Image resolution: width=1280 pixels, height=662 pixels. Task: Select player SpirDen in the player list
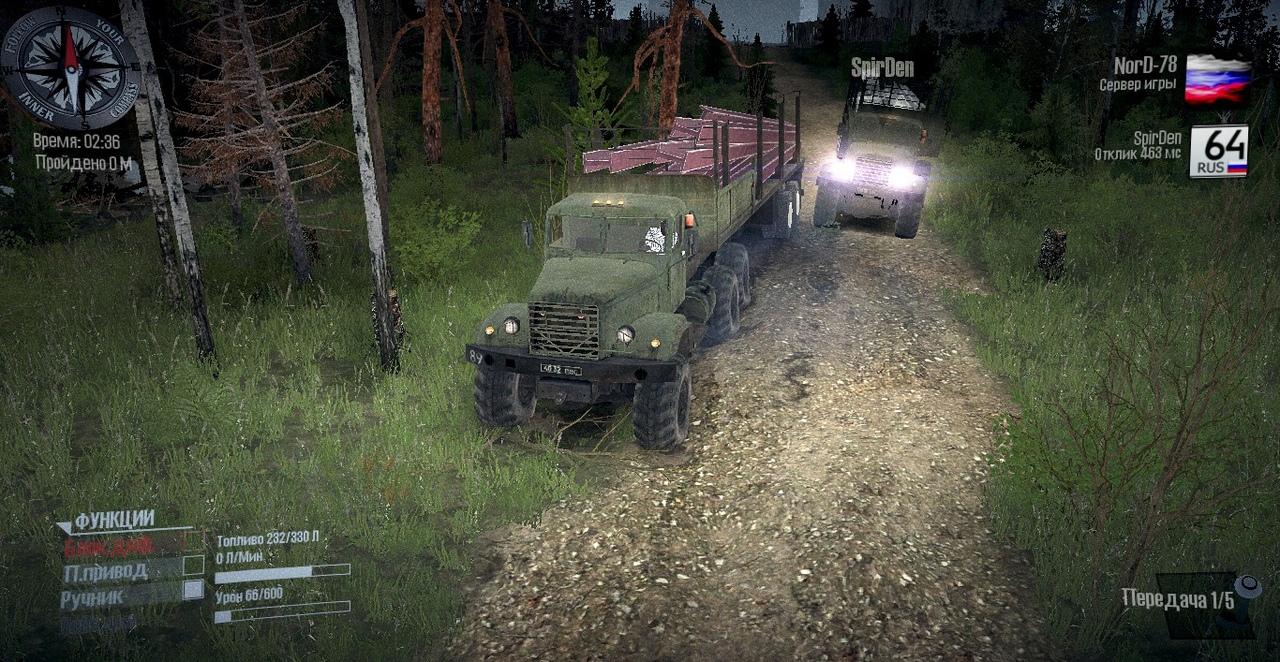point(1157,138)
